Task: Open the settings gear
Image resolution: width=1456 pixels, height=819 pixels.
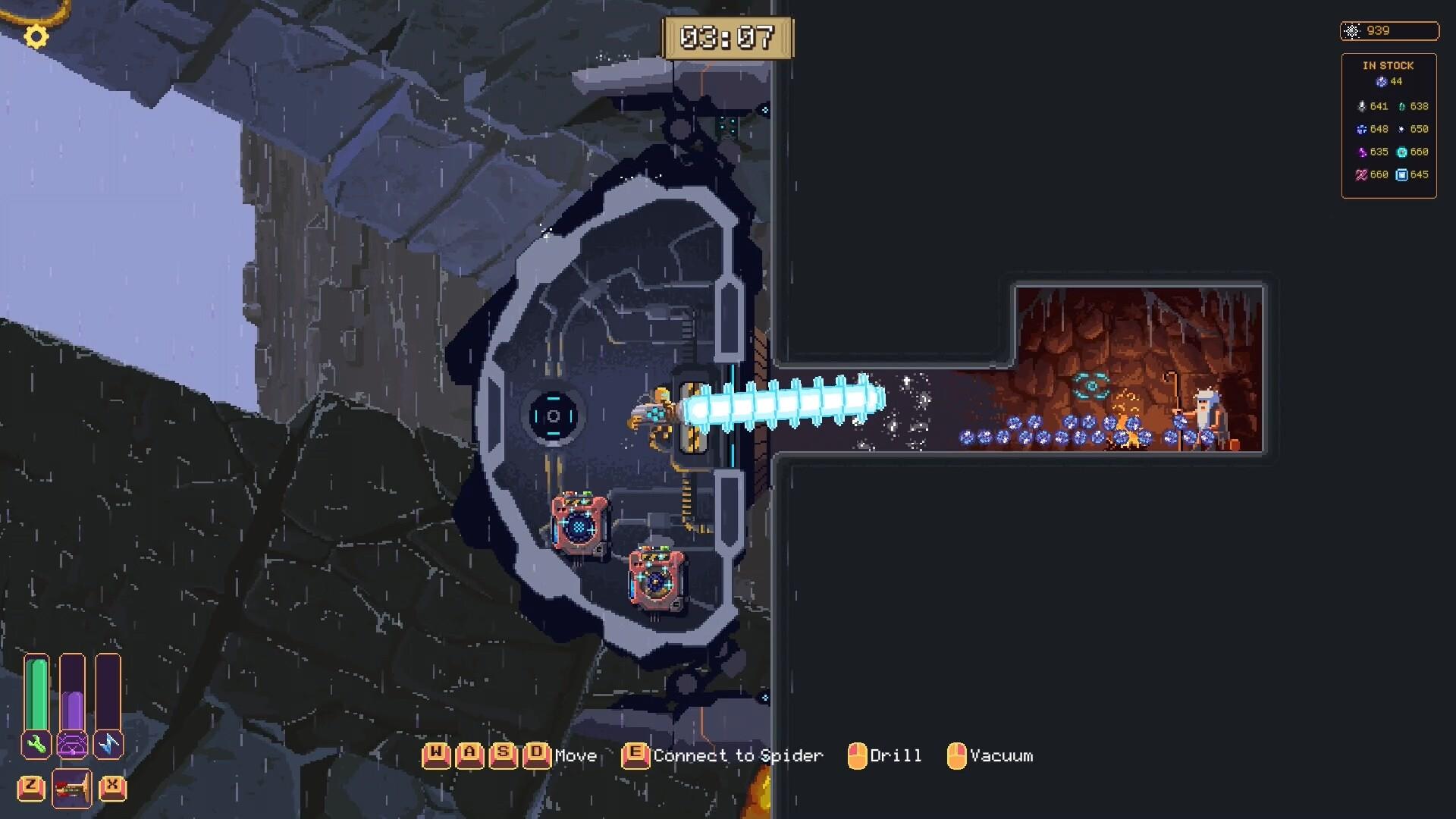Action: point(35,36)
